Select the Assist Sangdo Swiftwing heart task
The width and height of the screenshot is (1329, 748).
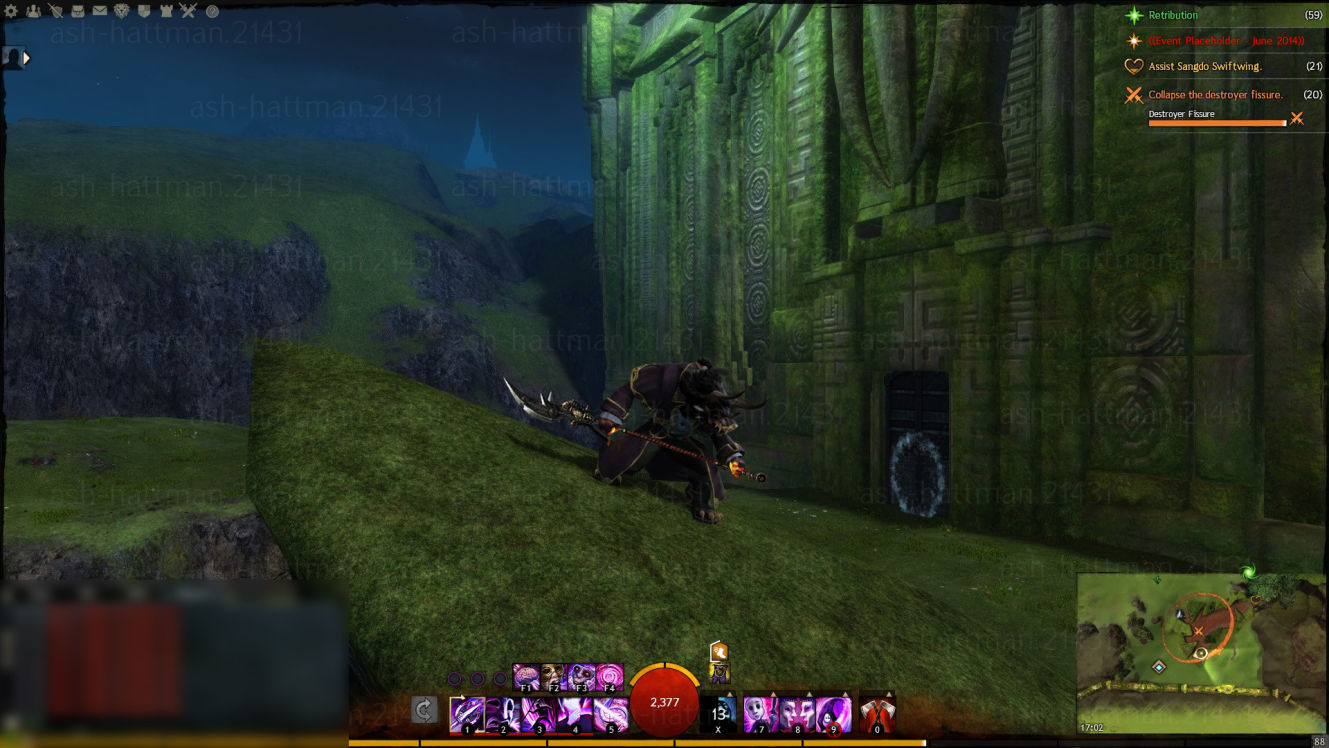coord(1204,66)
